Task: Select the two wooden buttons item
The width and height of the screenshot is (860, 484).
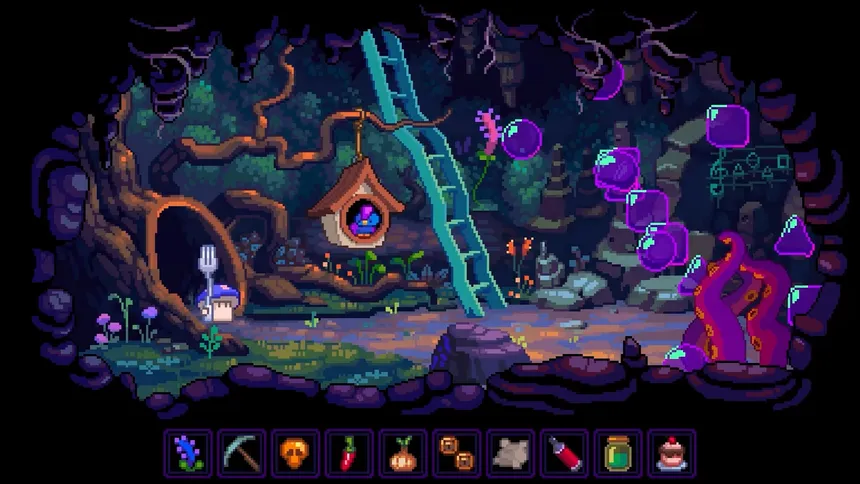Action: pos(457,454)
